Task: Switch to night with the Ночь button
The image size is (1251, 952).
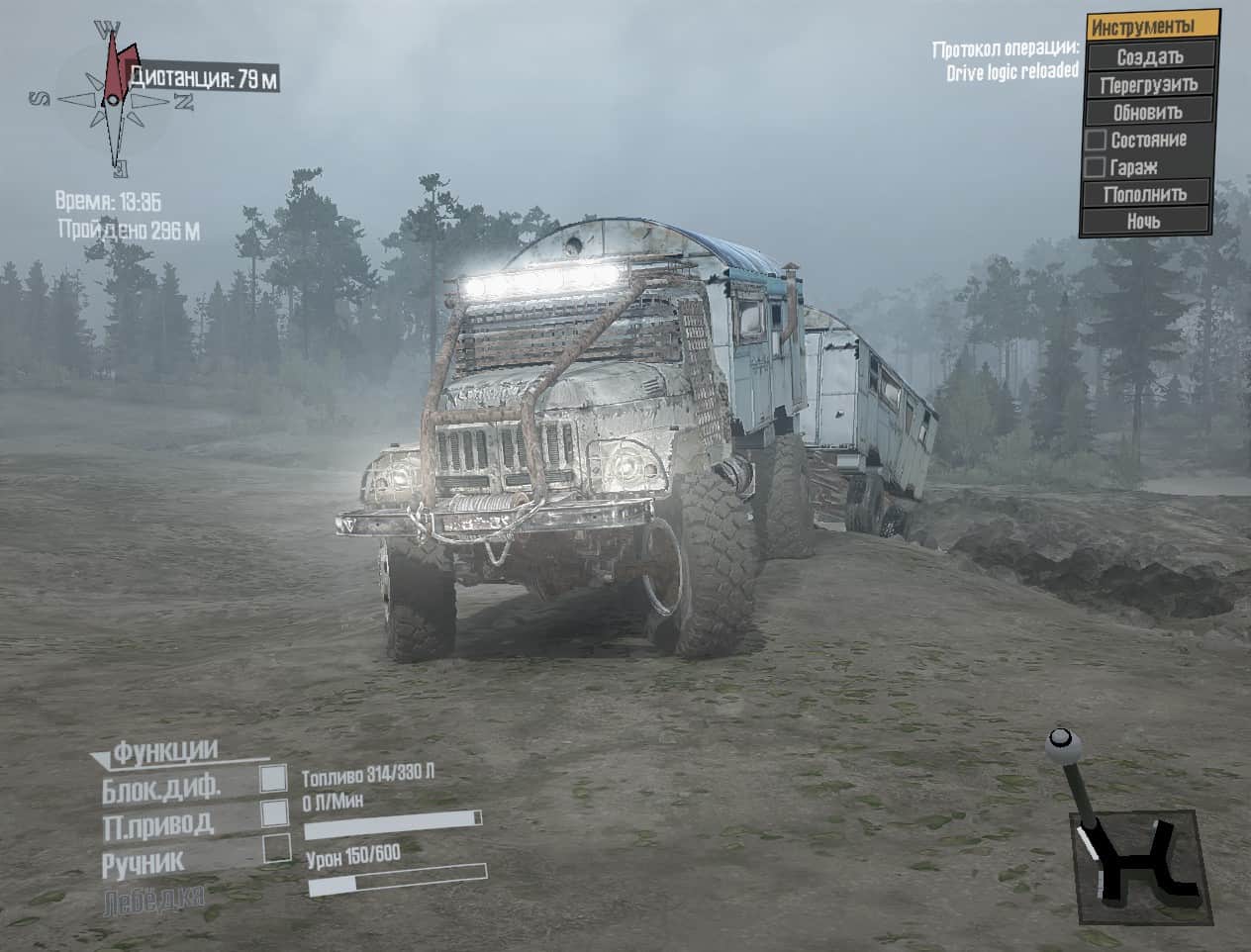Action: tap(1145, 222)
